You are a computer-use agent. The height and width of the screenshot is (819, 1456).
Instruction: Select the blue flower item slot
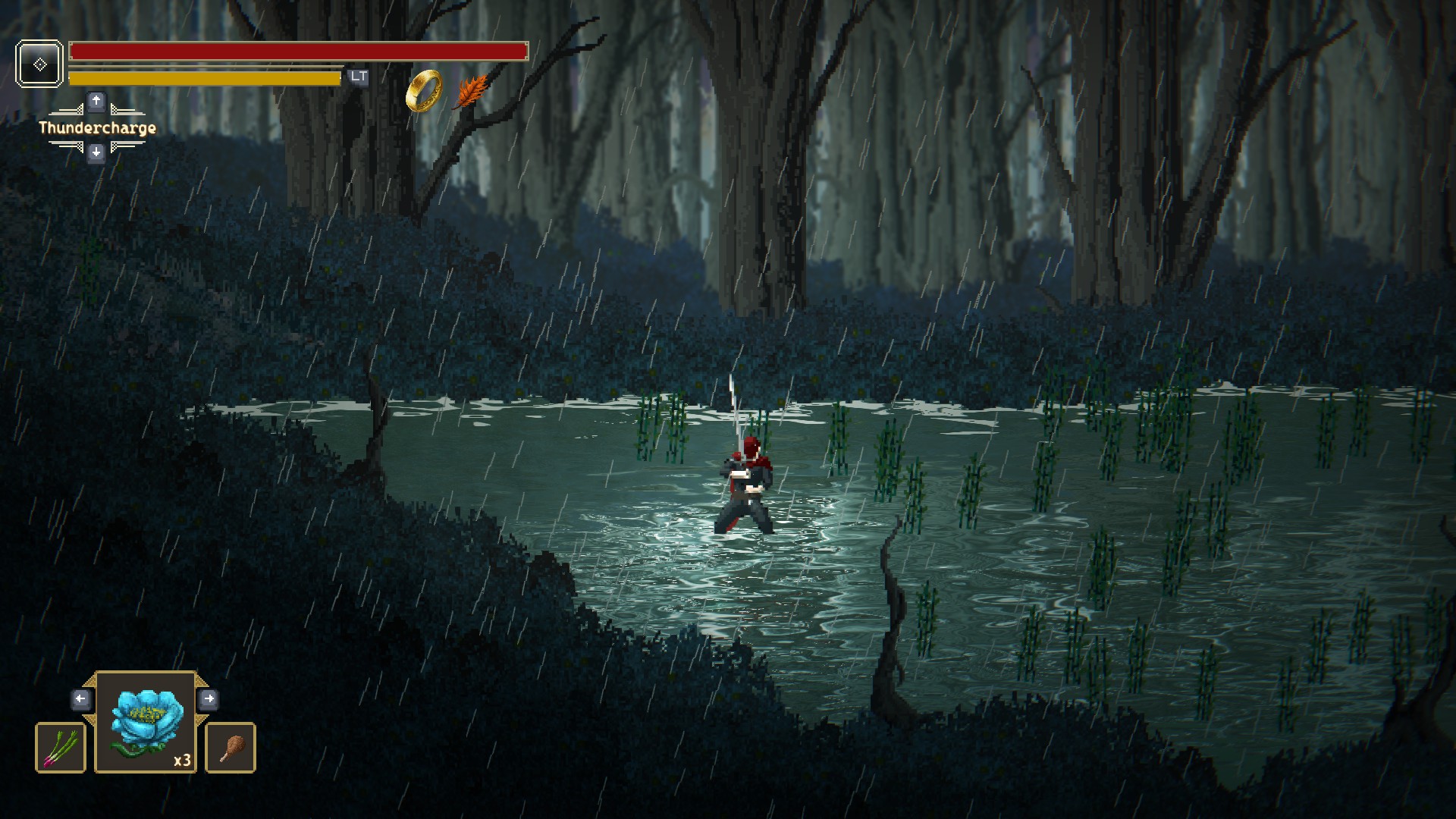[x=146, y=723]
